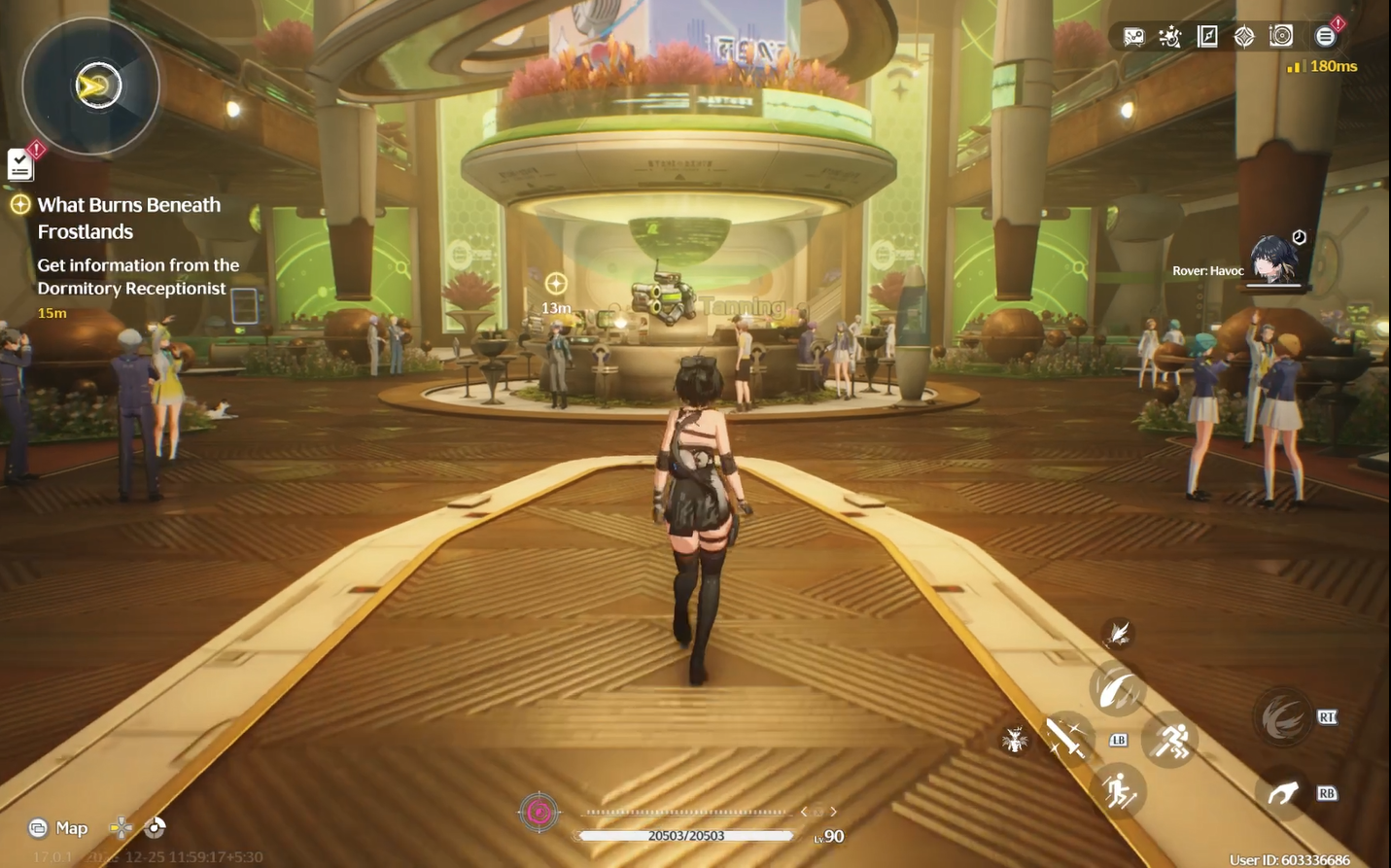
Task: Open the turntable record icon
Action: pos(1281,36)
